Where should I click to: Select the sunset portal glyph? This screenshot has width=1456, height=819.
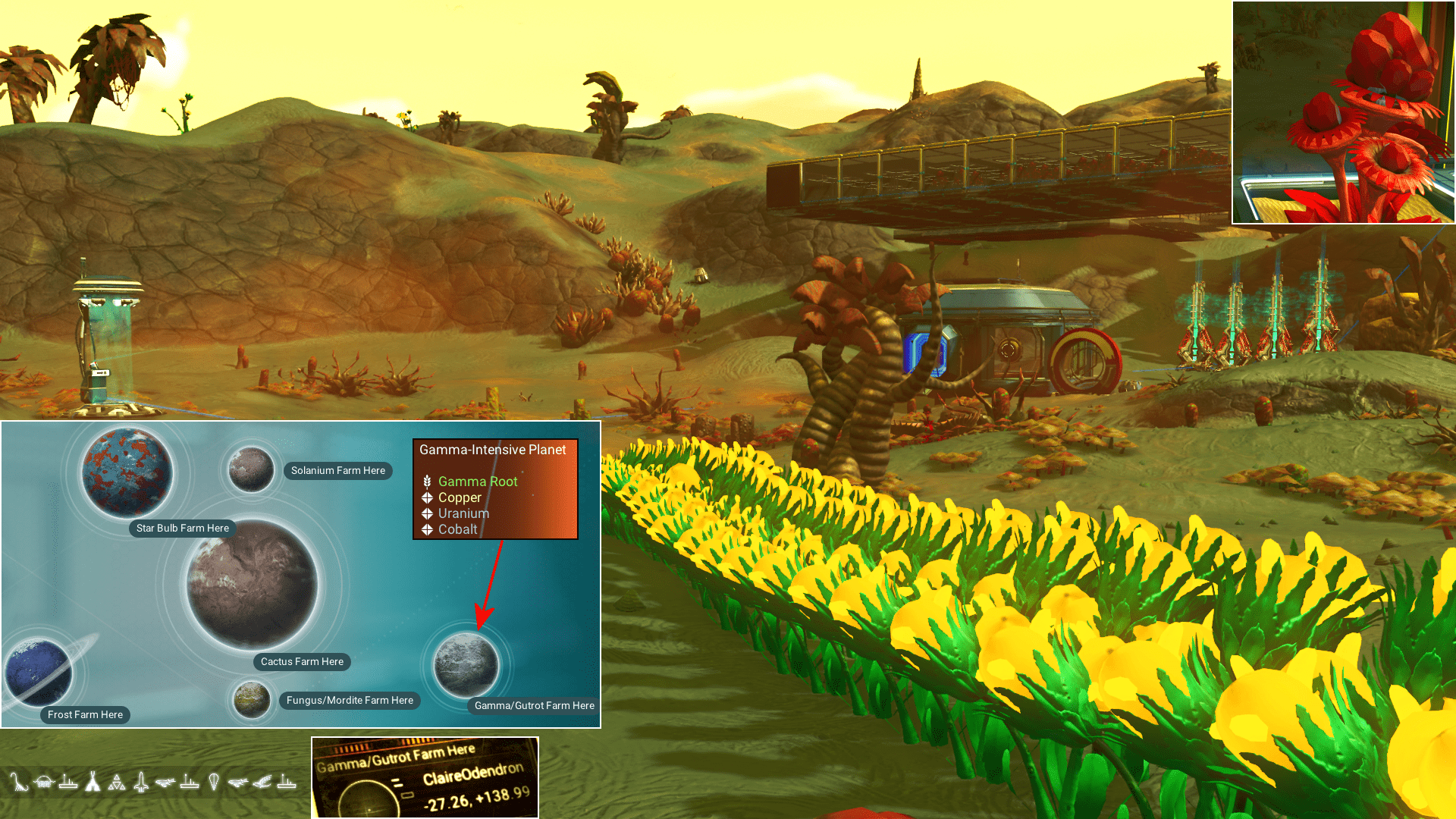[42, 781]
